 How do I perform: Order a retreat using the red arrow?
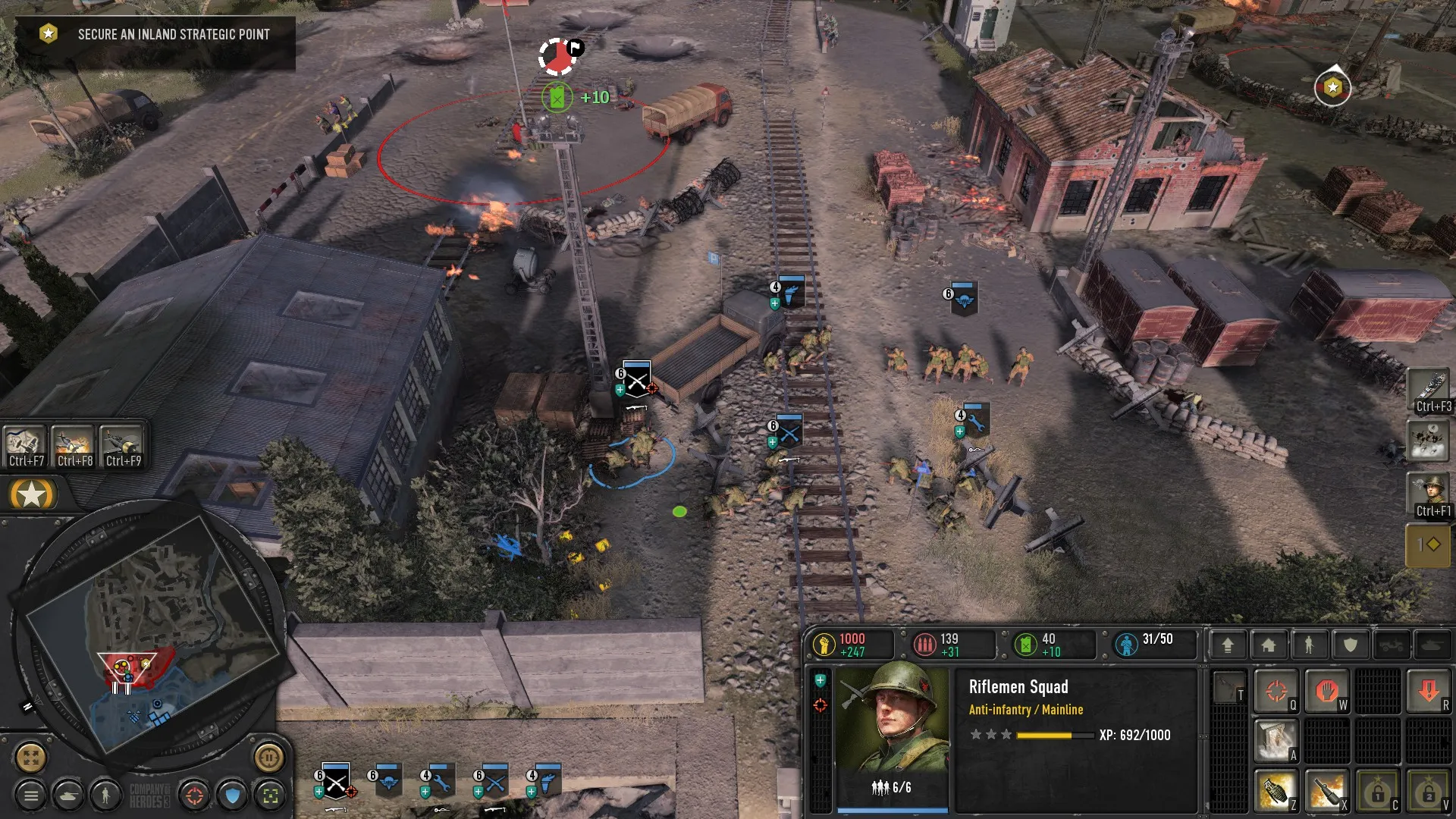click(1429, 691)
